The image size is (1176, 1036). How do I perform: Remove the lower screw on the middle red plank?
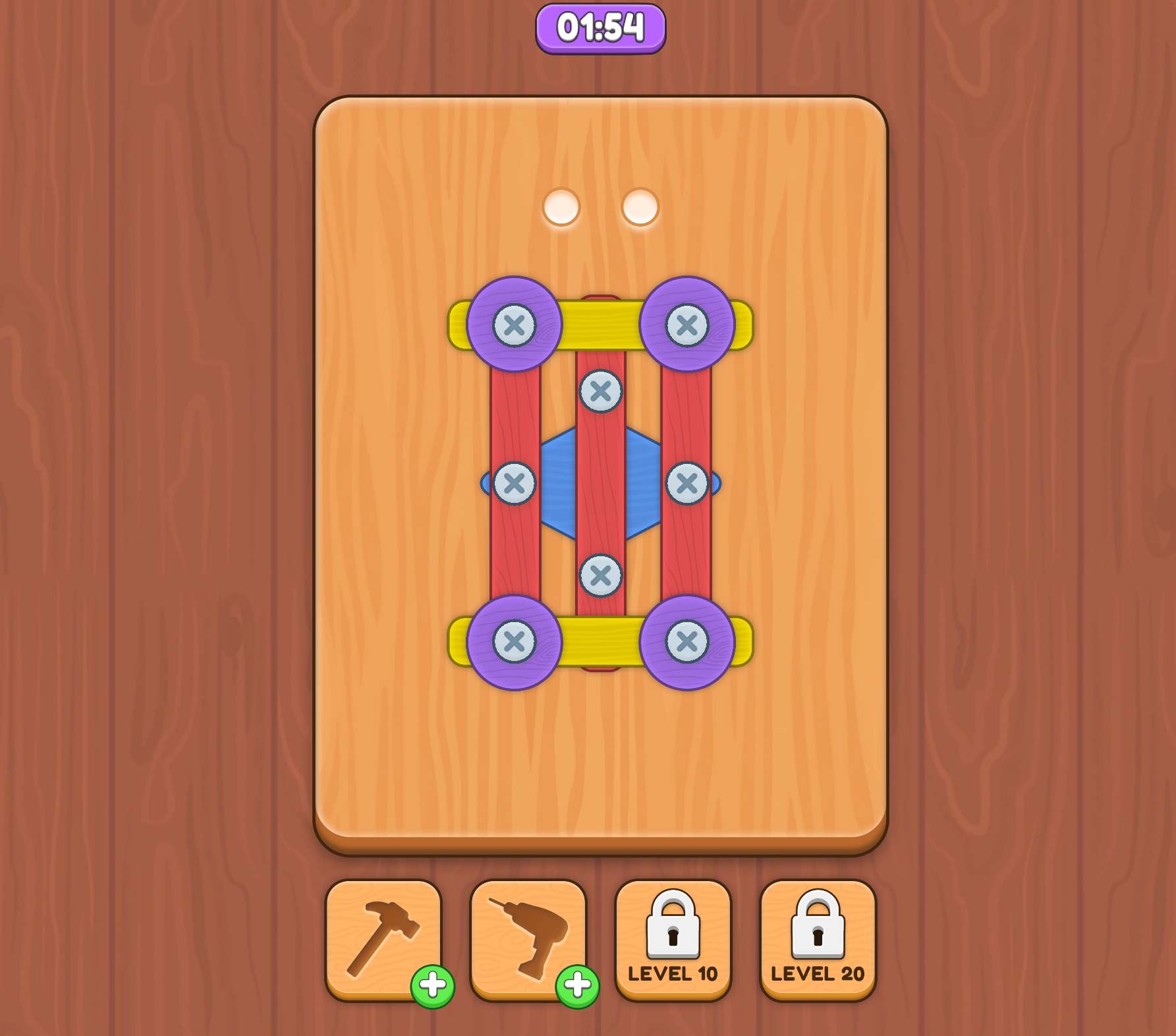601,575
